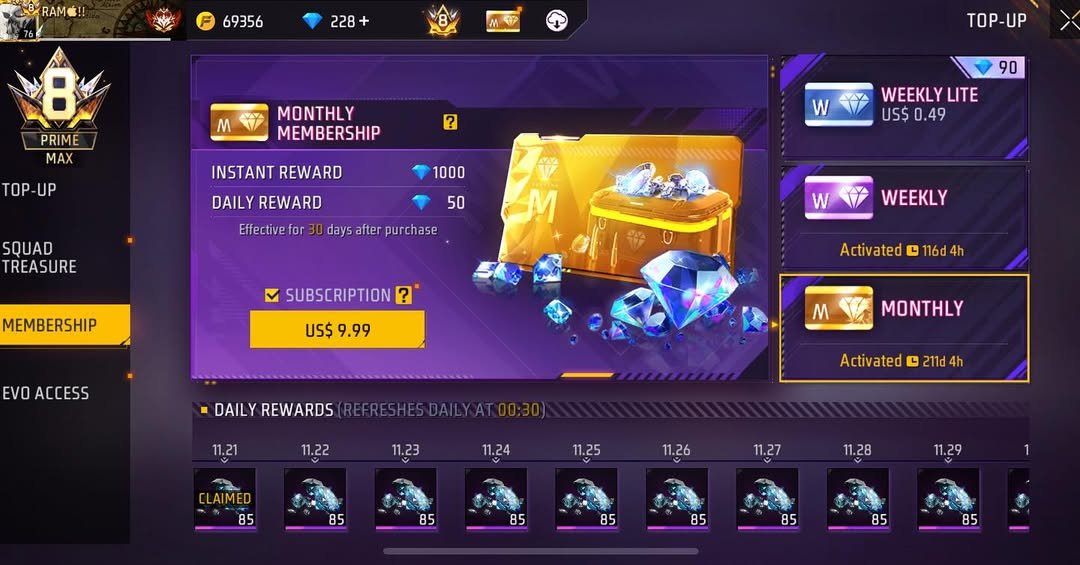This screenshot has height=565, width=1080.
Task: Show Monthly Membership help info
Action: pos(451,122)
